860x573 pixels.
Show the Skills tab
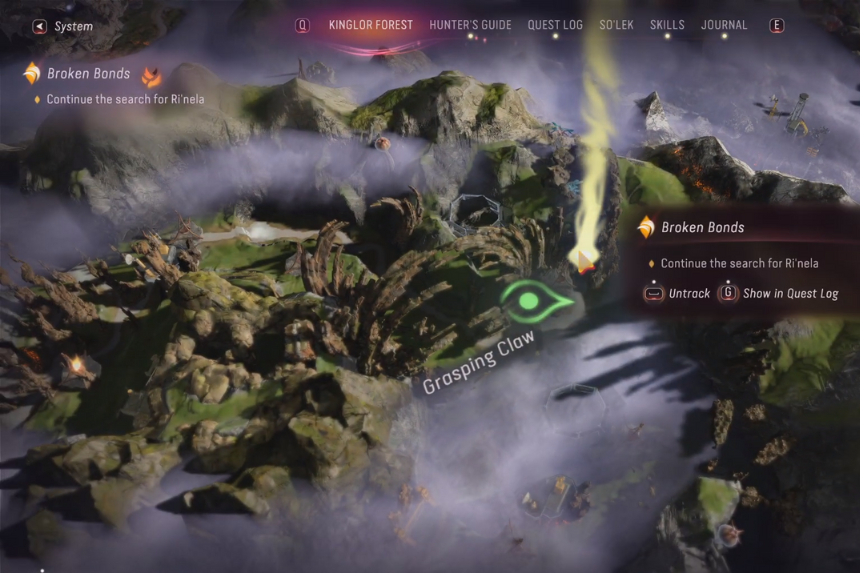tap(667, 25)
